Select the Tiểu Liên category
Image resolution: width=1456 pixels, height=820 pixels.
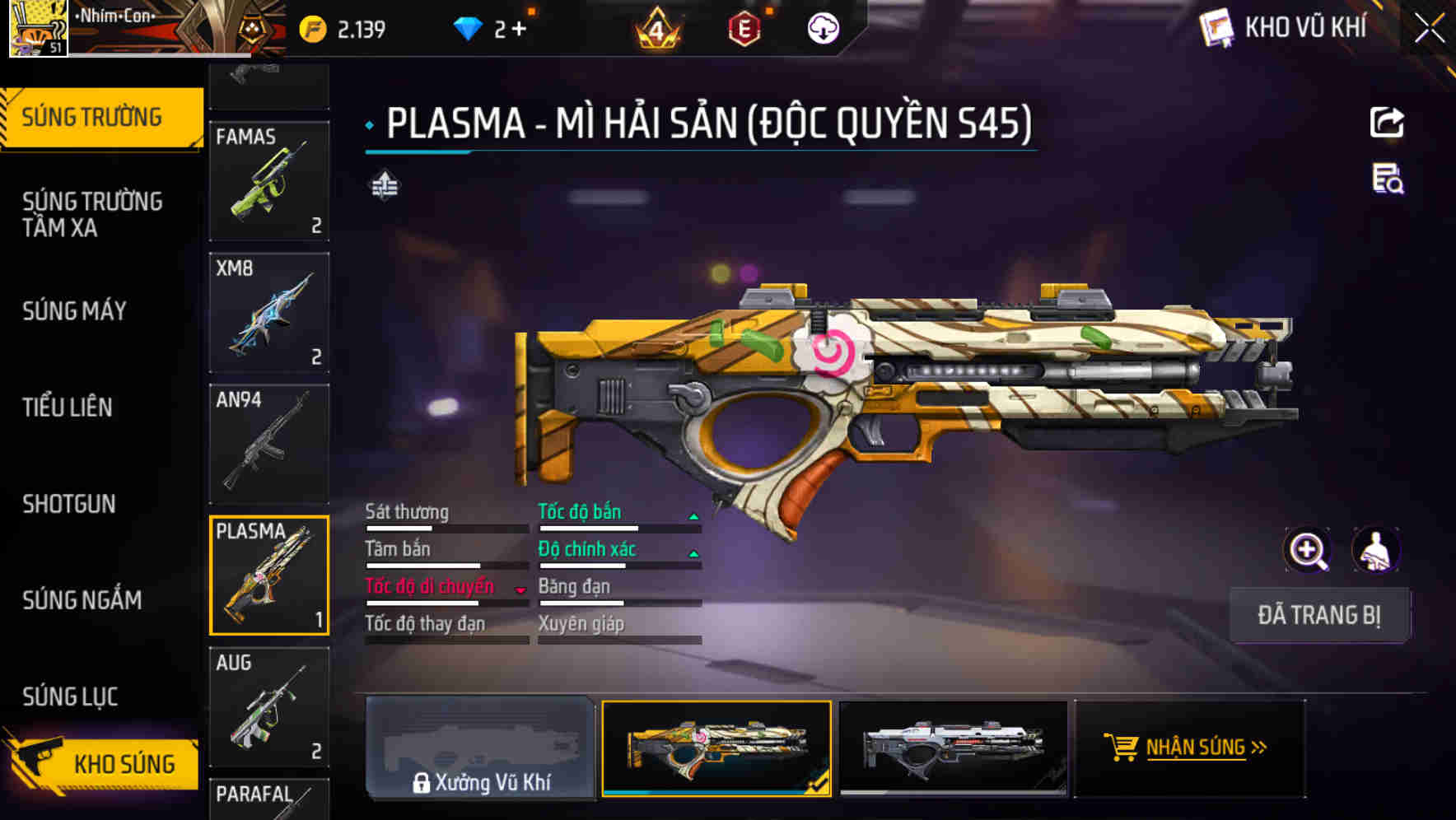(68, 407)
